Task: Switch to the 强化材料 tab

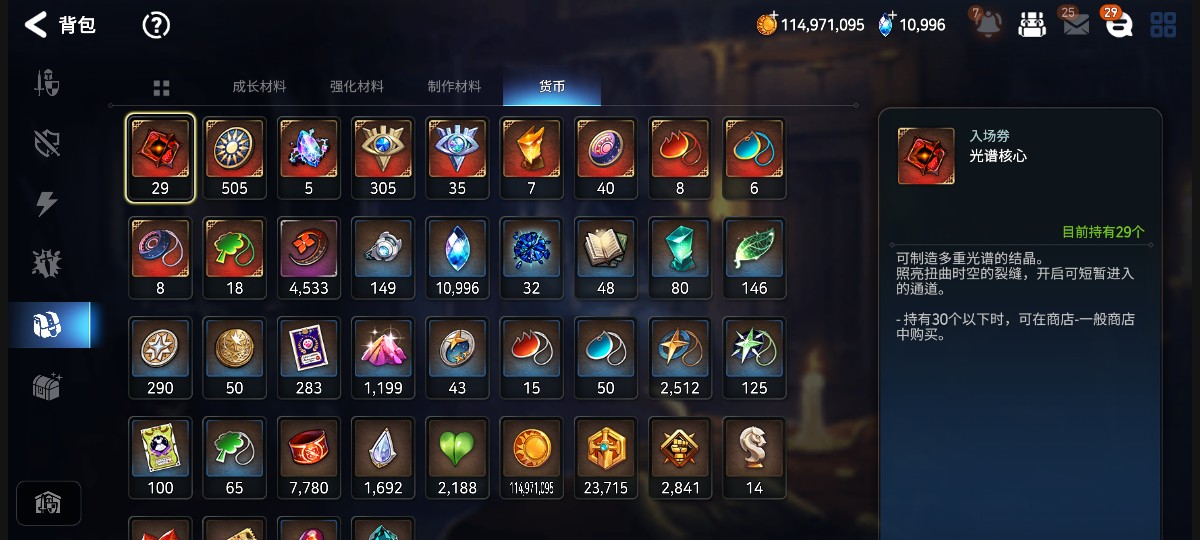Action: coord(357,87)
